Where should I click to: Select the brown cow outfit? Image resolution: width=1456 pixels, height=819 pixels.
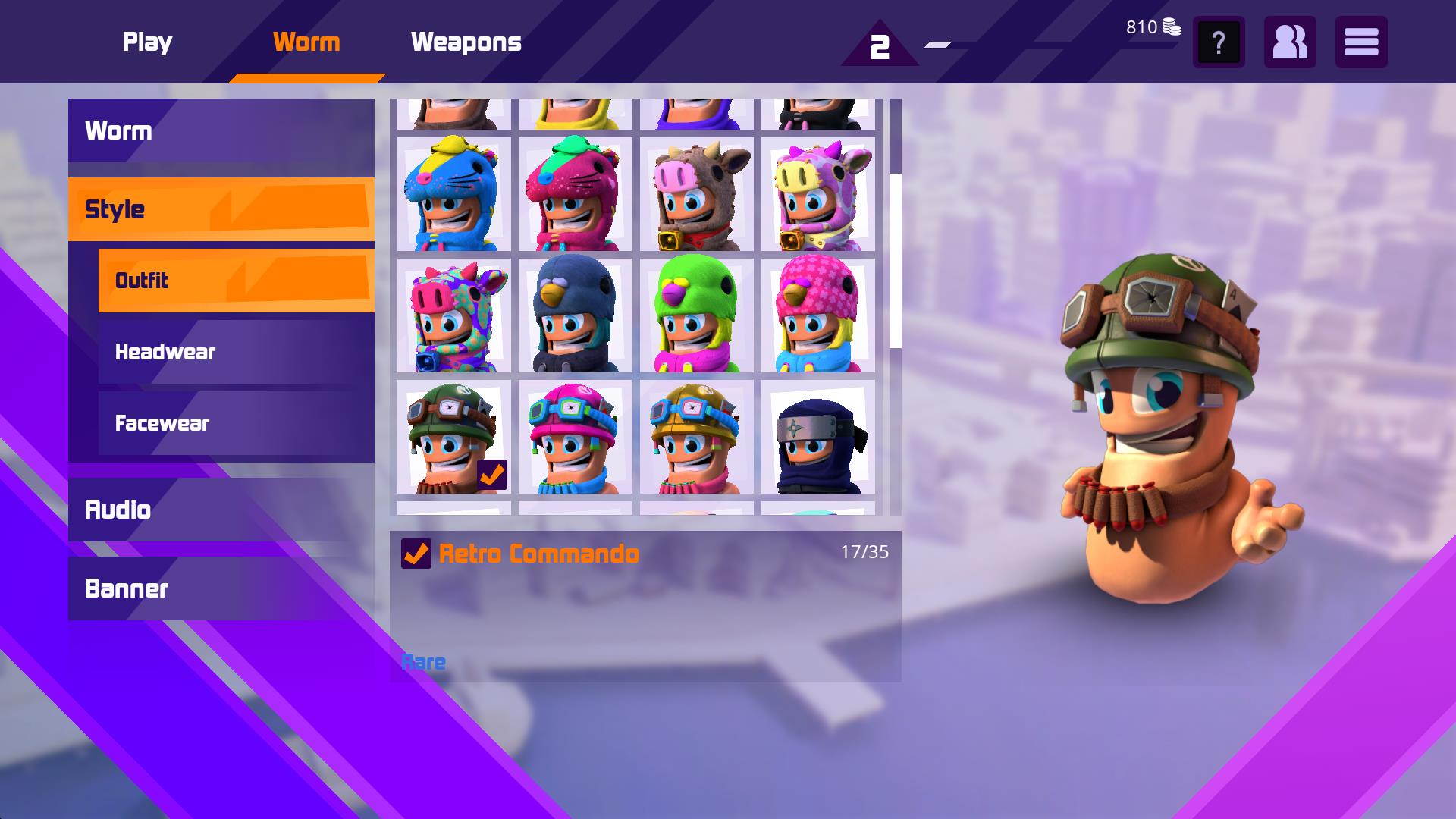695,196
